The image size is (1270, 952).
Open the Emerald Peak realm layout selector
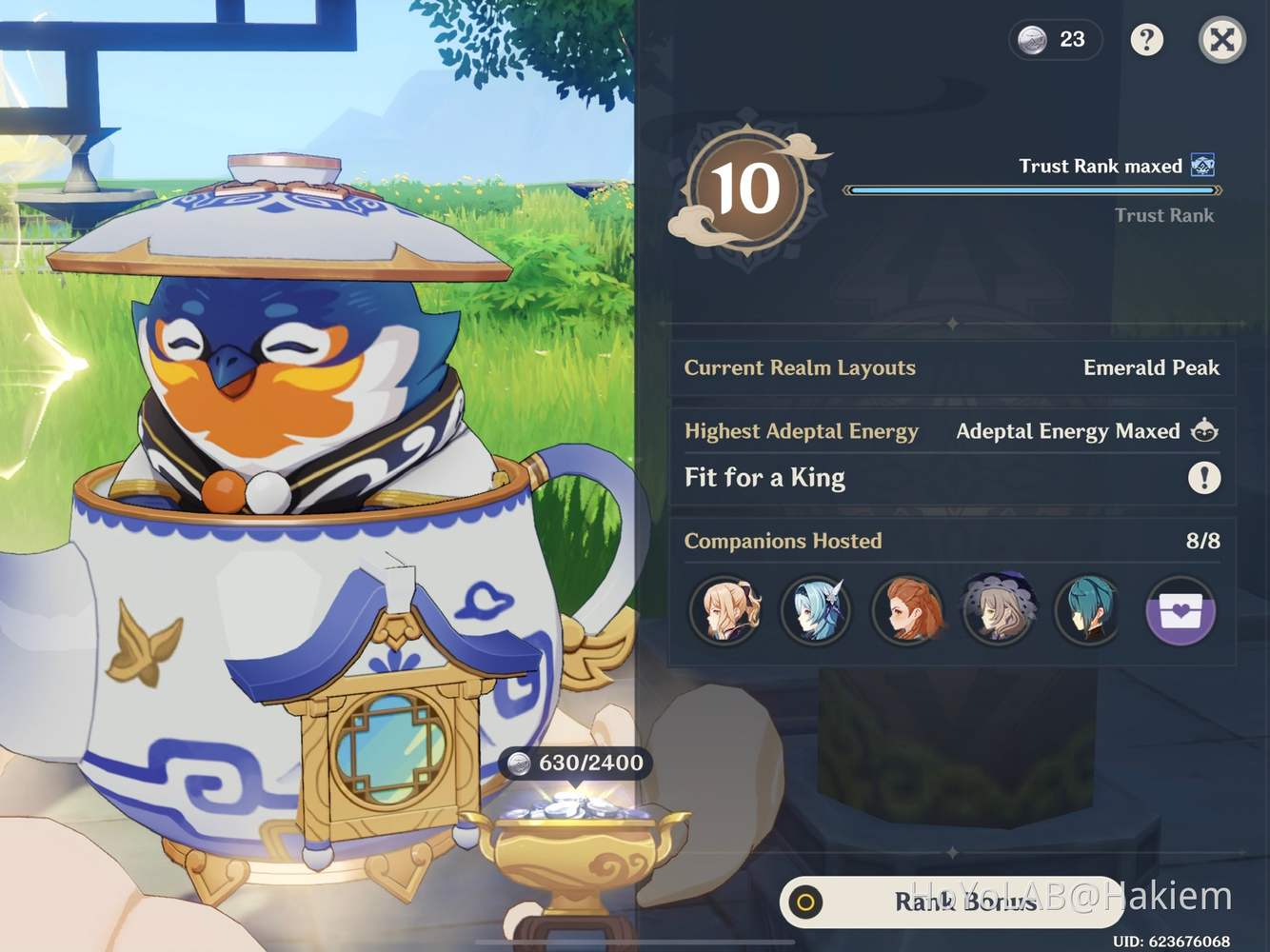pos(1151,368)
